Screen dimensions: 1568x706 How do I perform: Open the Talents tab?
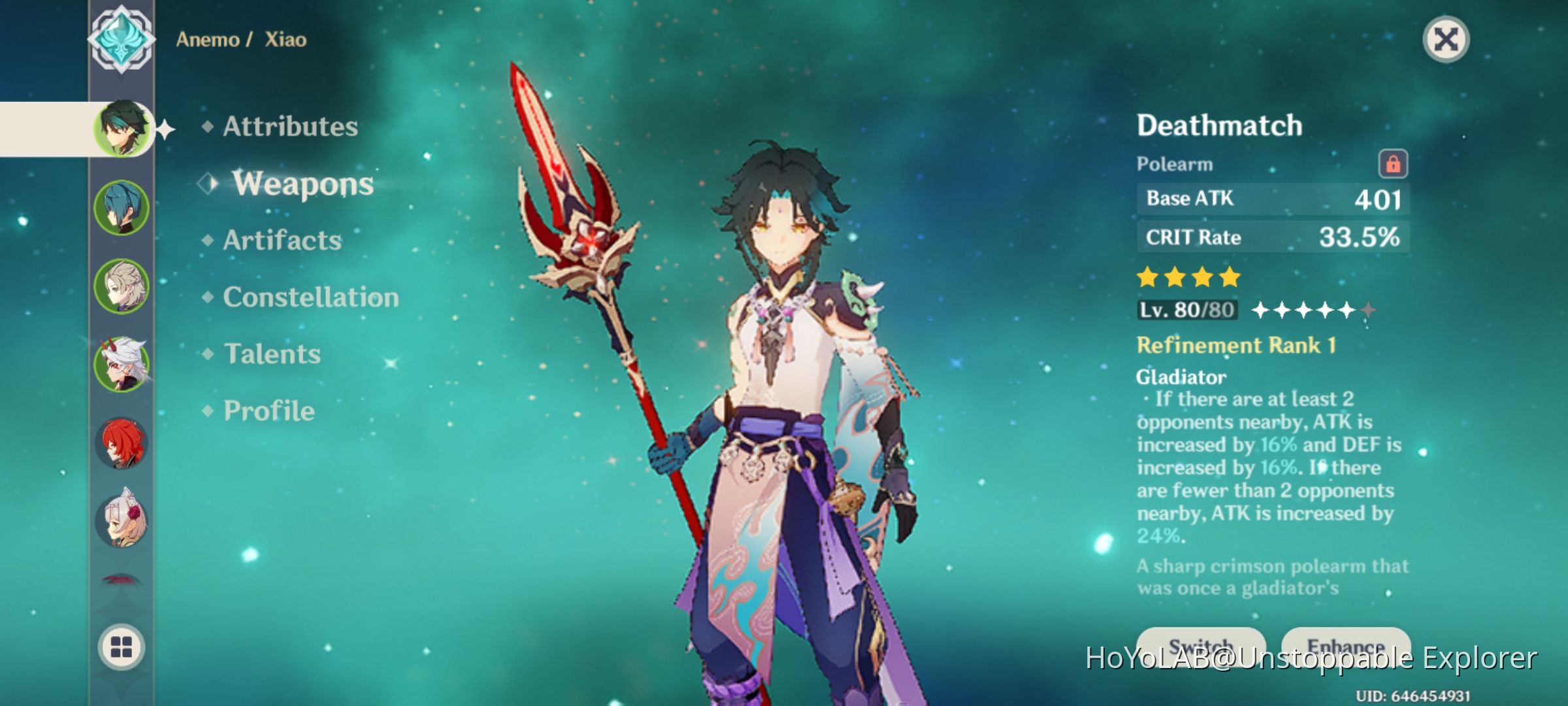(x=272, y=354)
